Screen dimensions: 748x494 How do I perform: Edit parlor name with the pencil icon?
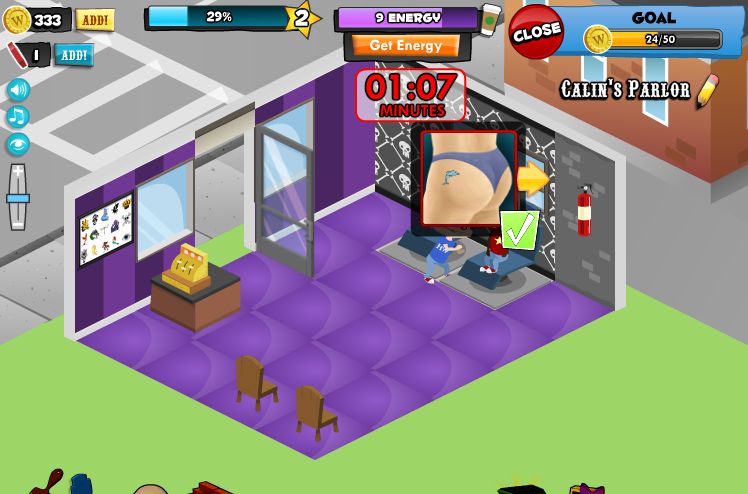point(707,91)
